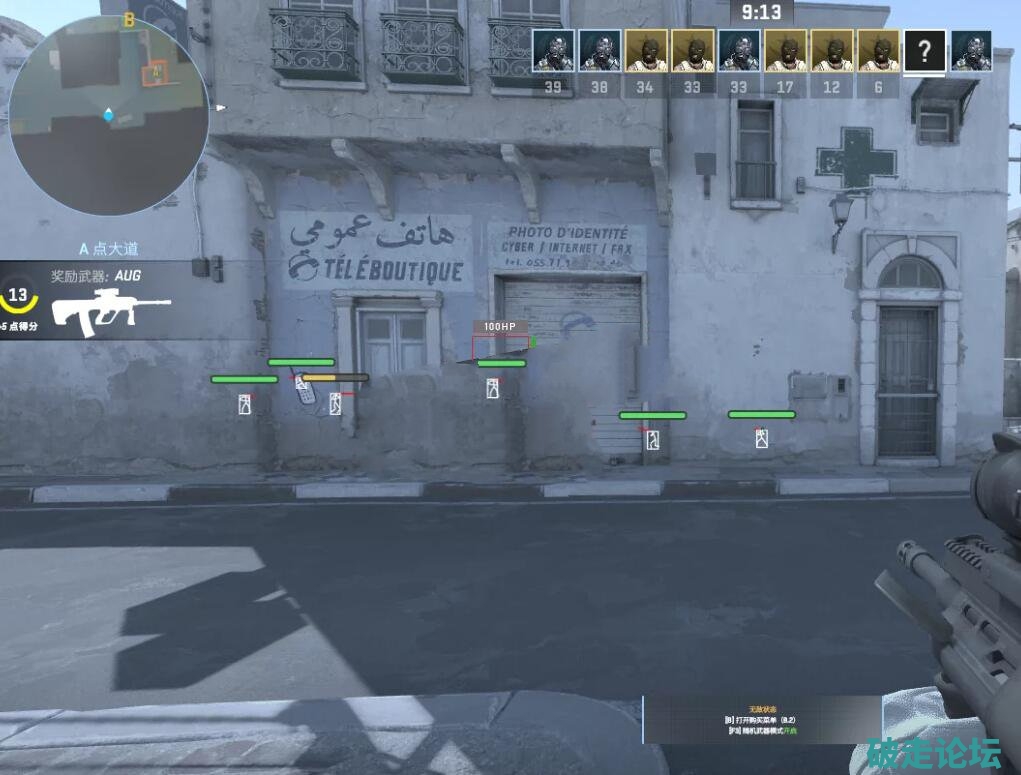
Task: Choose the avatar with score 6
Action: (878, 51)
